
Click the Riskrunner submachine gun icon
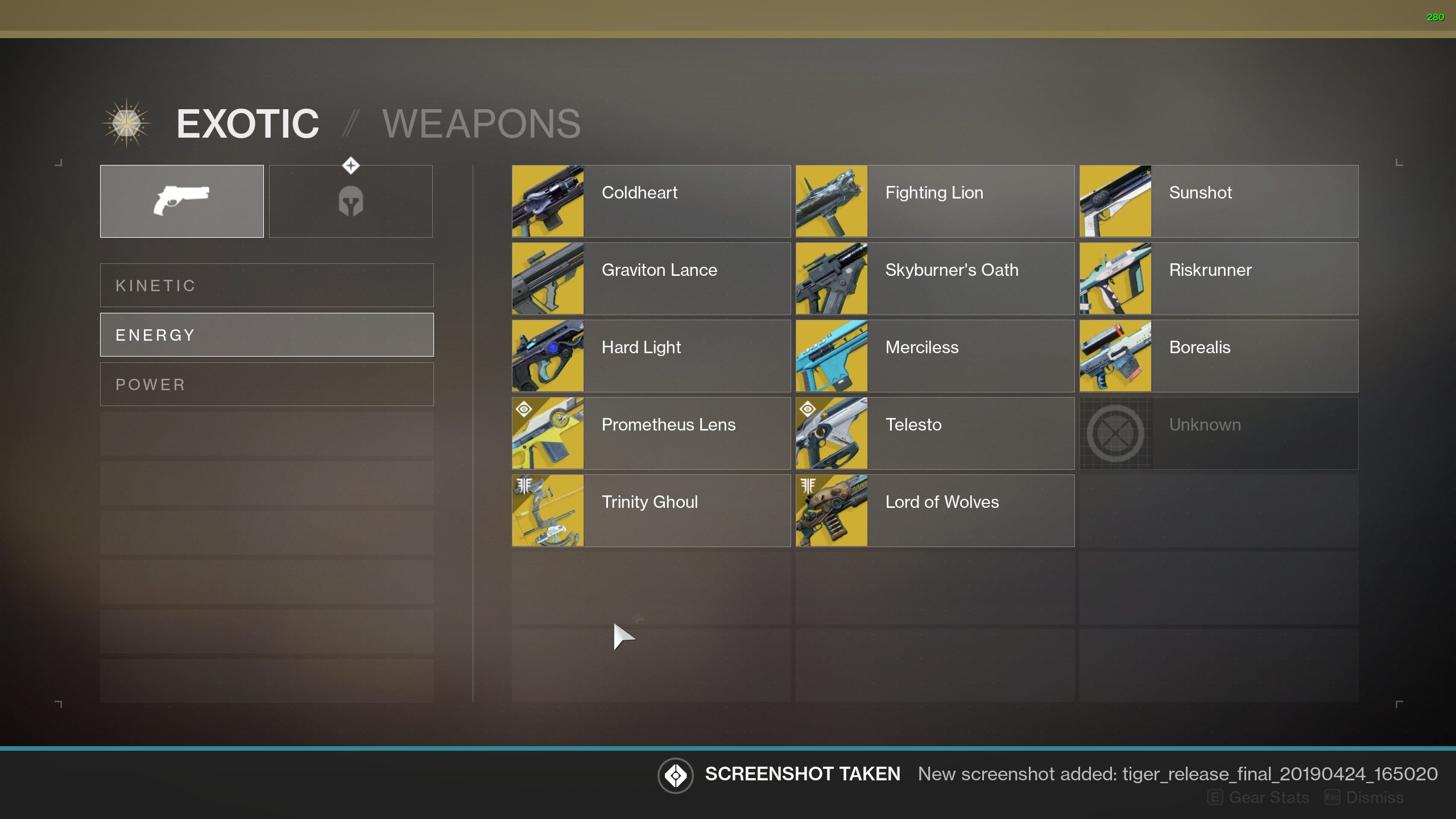click(1115, 278)
